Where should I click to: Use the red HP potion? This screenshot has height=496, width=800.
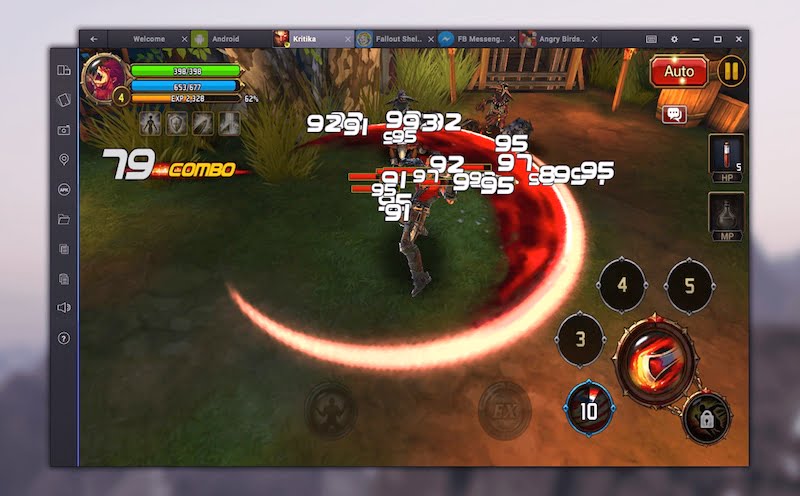pos(726,157)
